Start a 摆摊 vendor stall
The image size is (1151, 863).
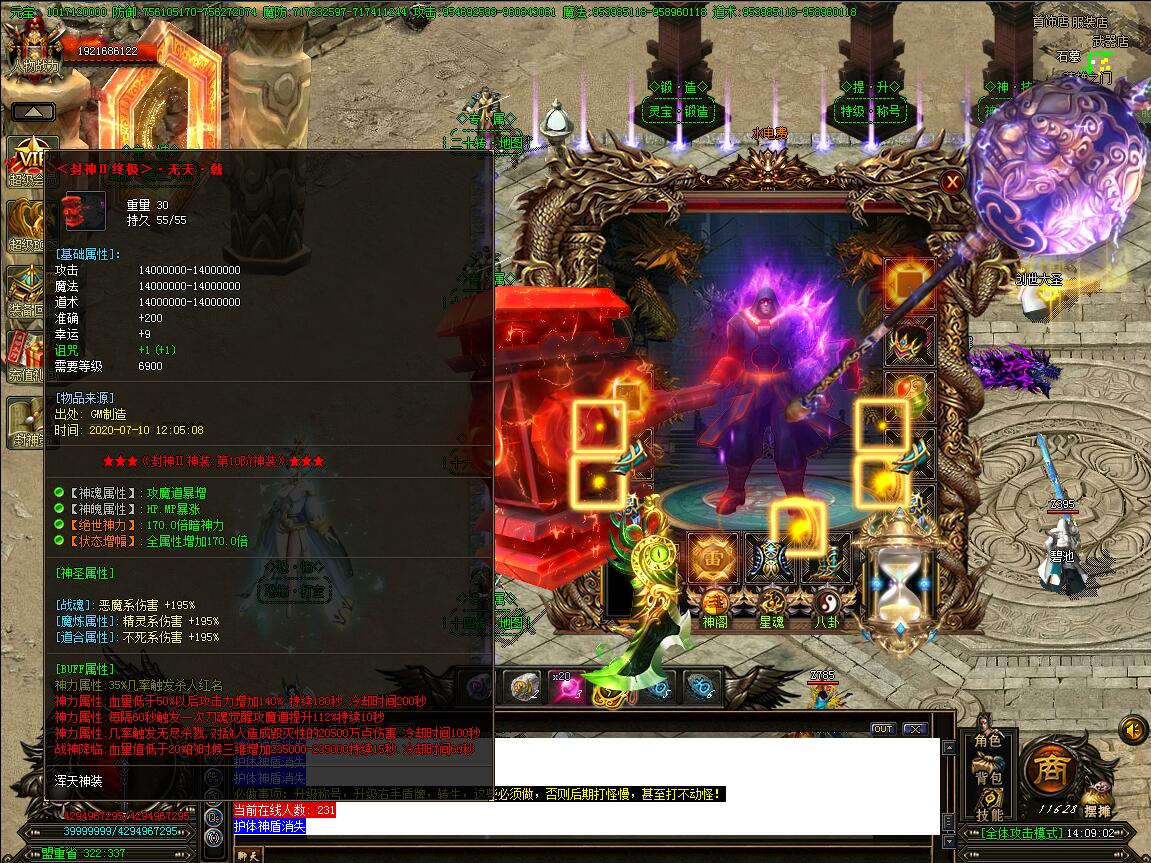[x=1097, y=809]
